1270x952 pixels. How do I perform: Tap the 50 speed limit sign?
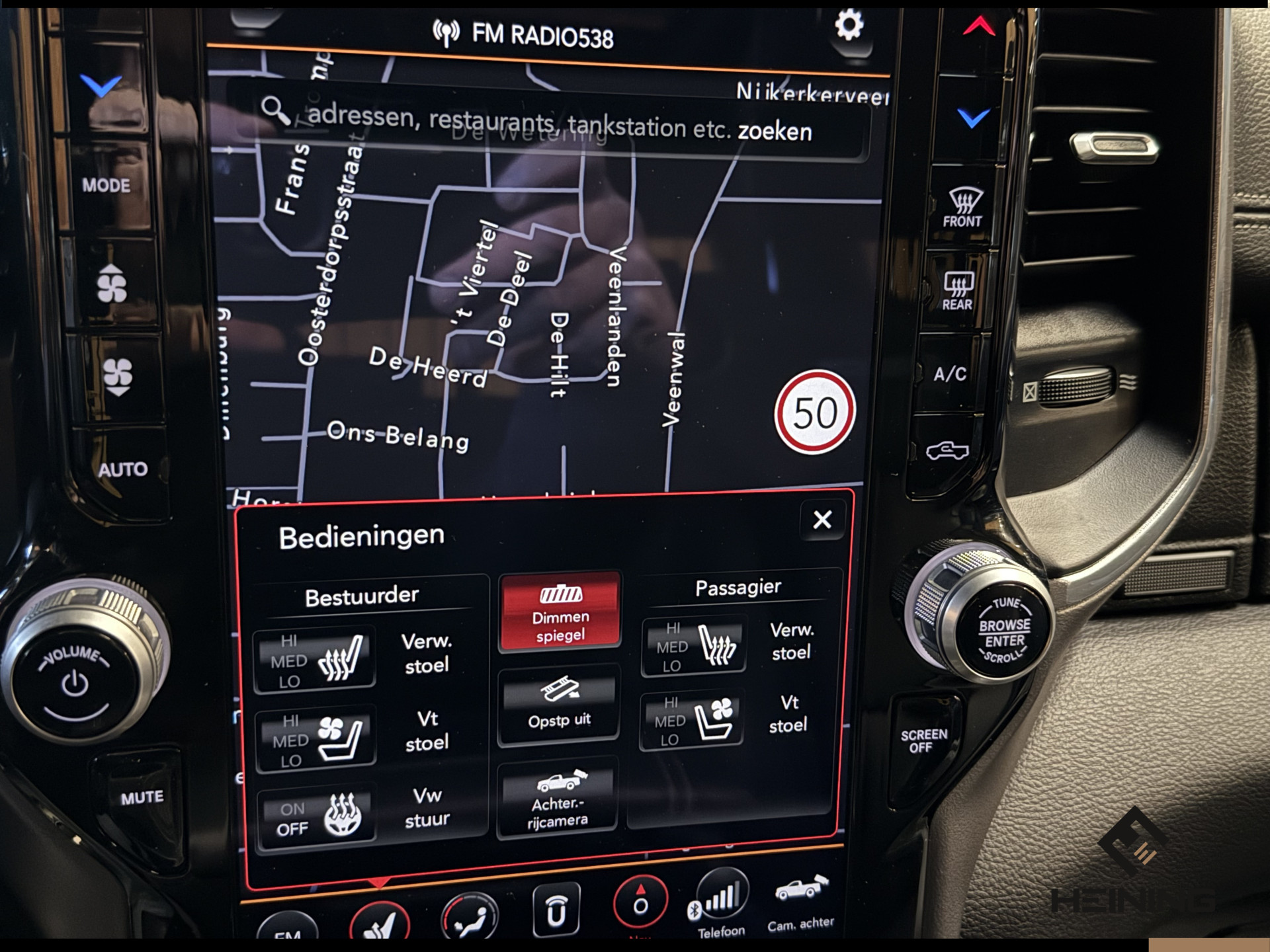[815, 413]
